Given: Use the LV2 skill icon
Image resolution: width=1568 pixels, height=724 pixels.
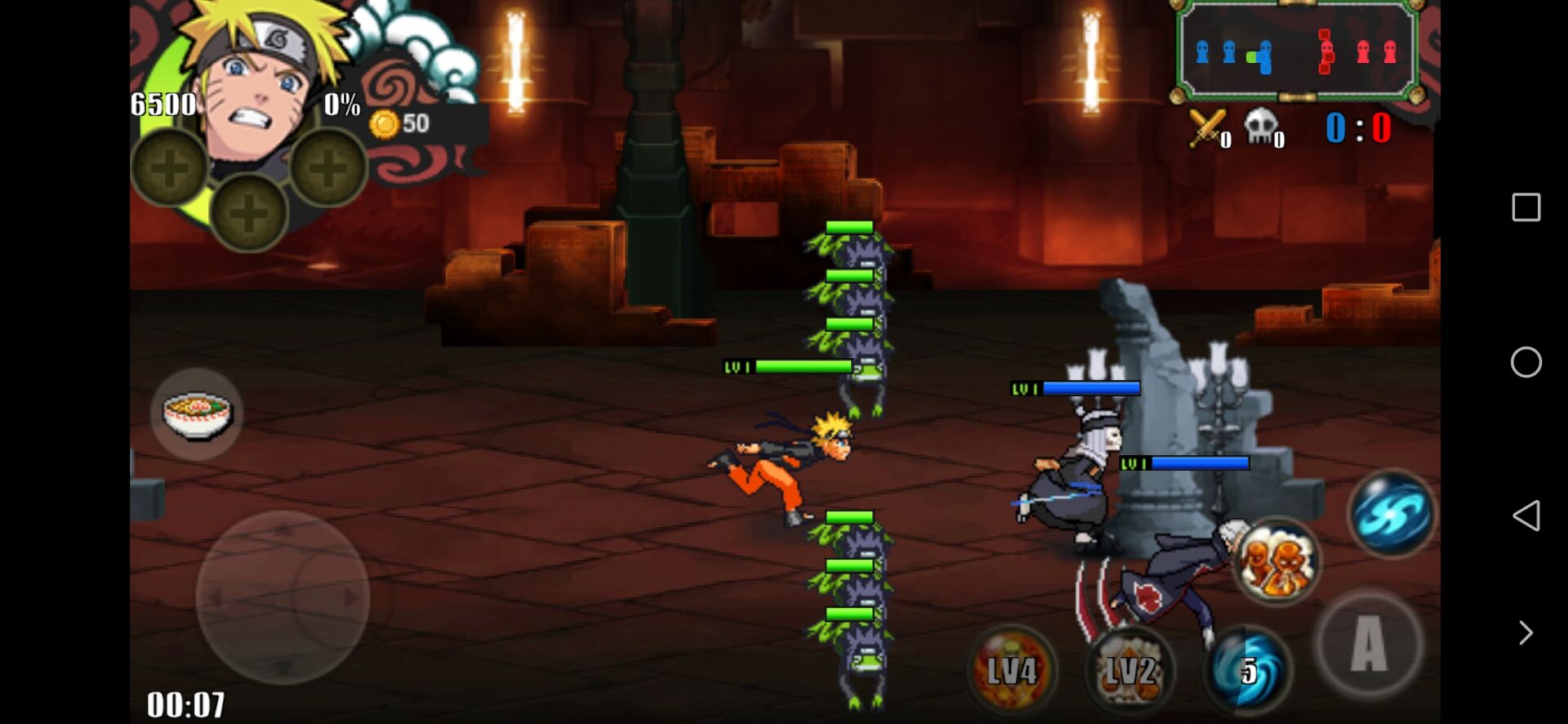Looking at the screenshot, I should coord(1130,670).
